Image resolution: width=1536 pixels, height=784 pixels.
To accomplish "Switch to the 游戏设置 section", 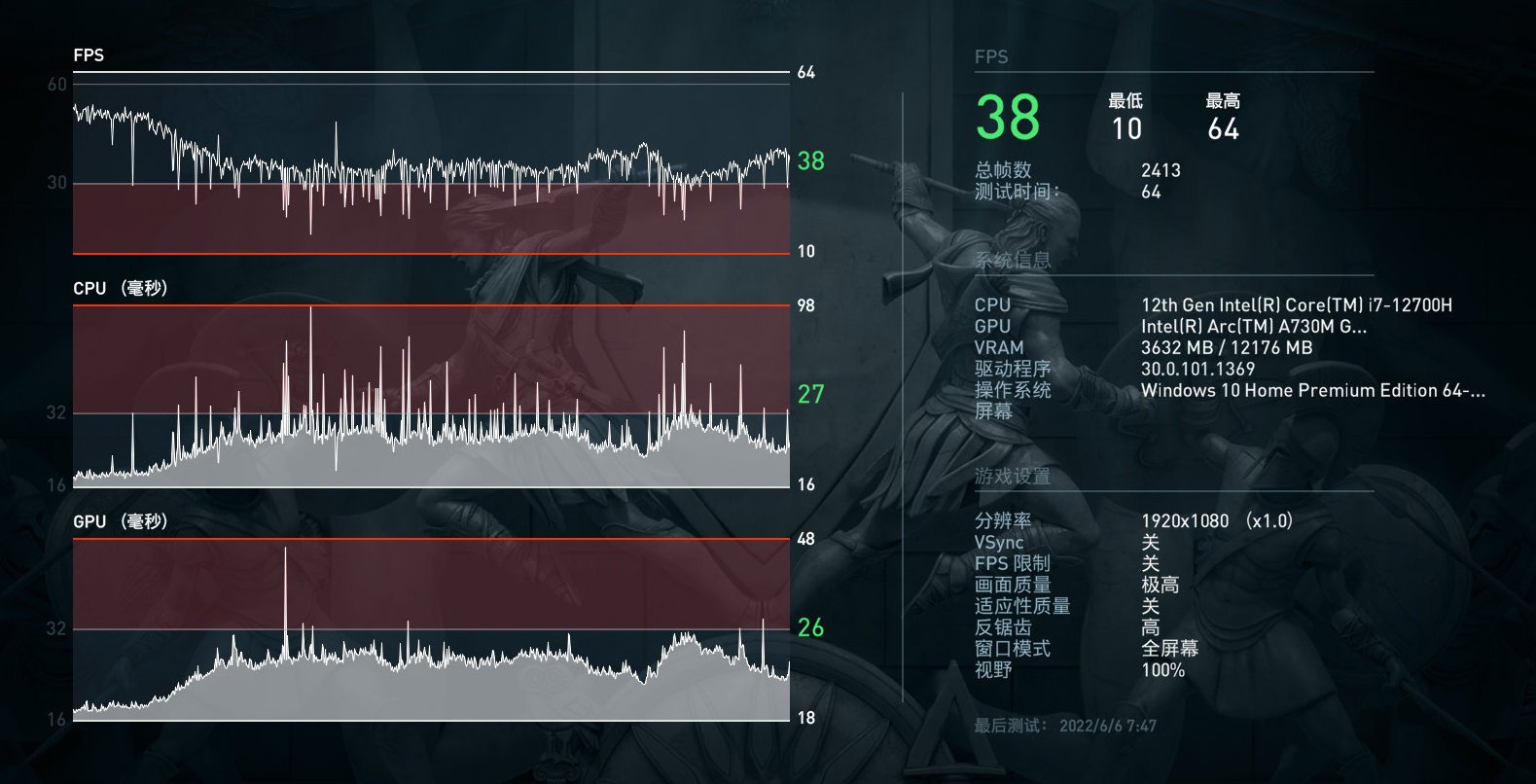I will click(x=1012, y=478).
